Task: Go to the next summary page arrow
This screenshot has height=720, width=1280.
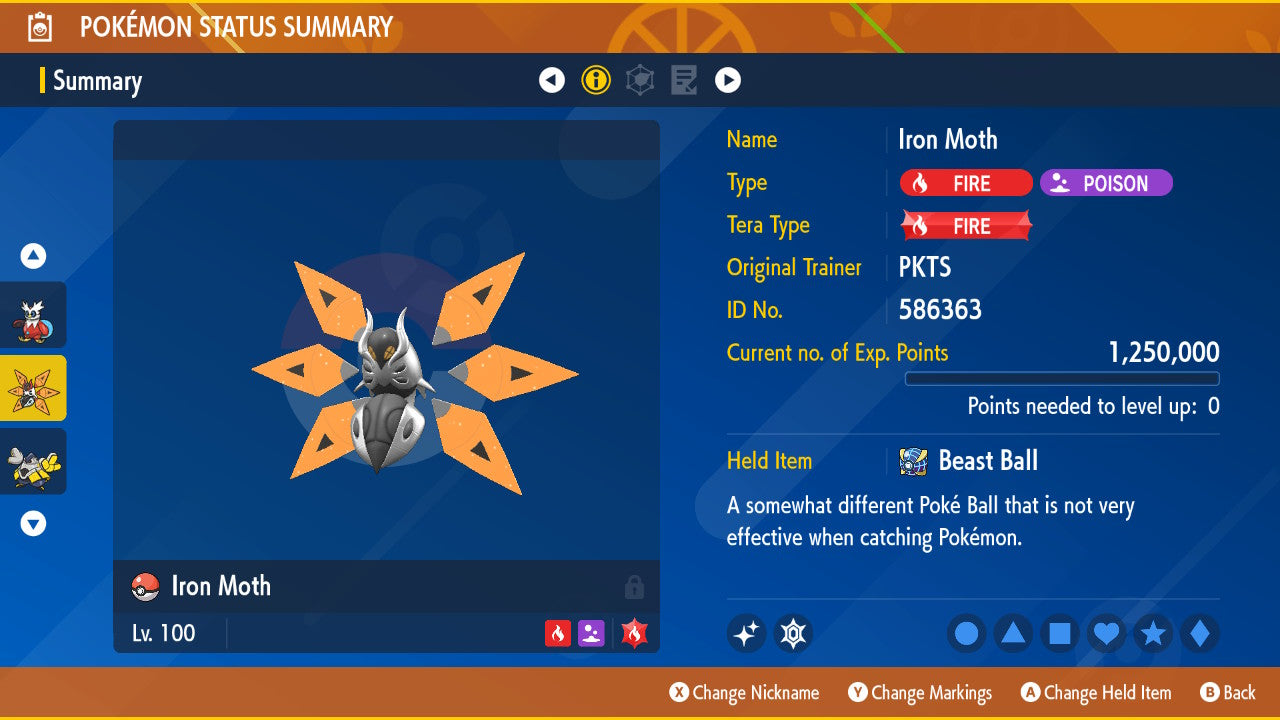Action: pos(728,80)
